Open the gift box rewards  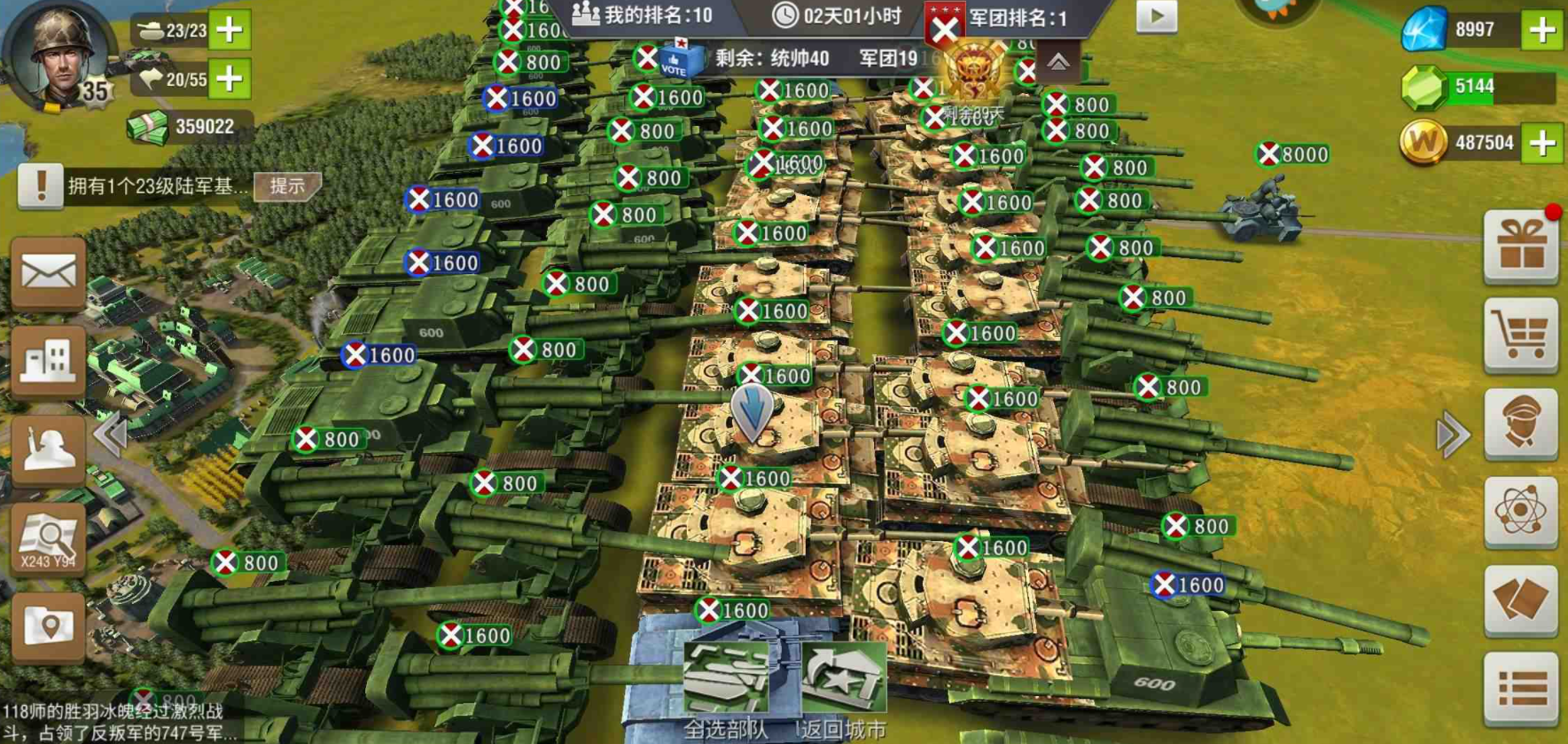(1521, 247)
